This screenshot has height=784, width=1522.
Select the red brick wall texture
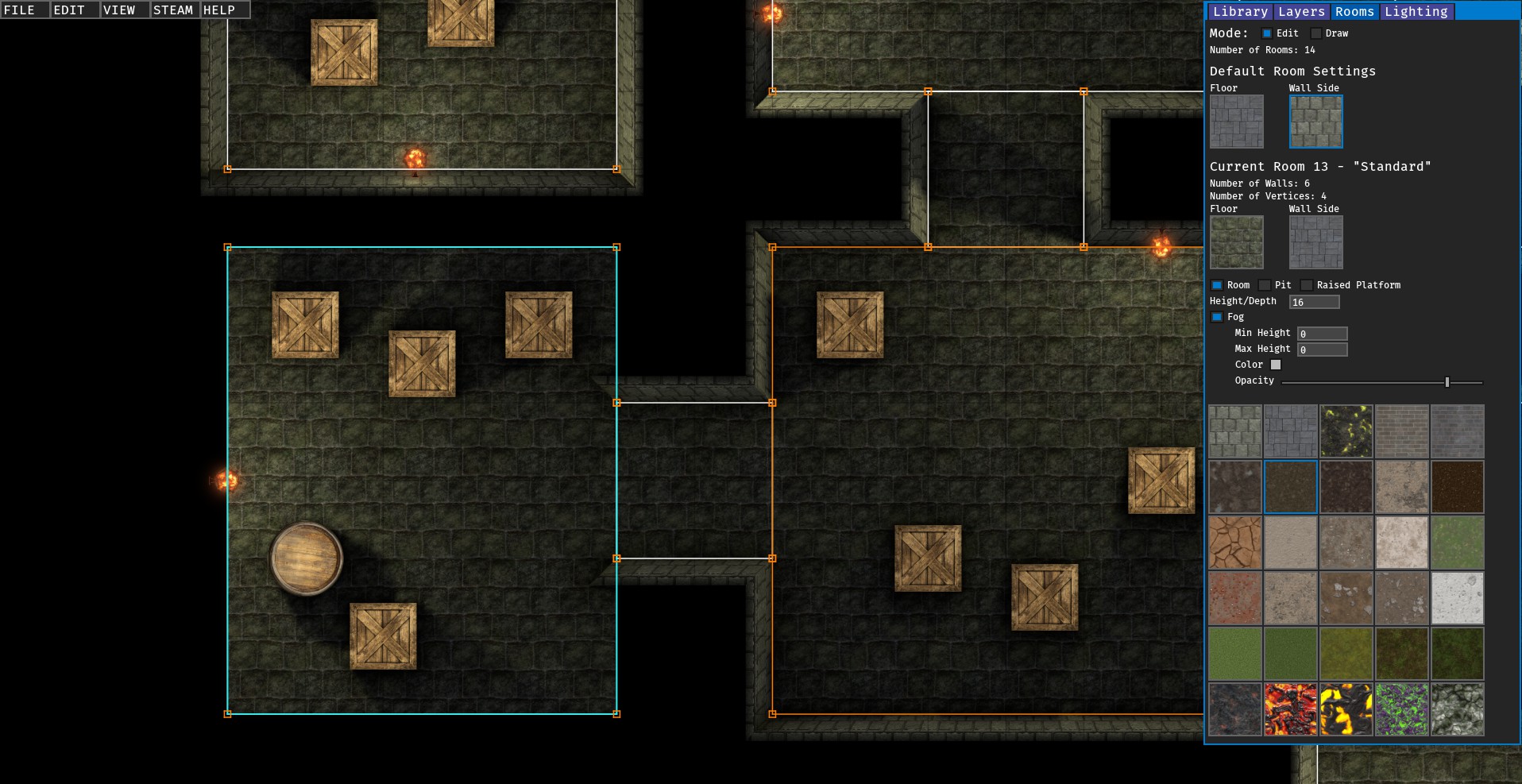tap(1402, 431)
